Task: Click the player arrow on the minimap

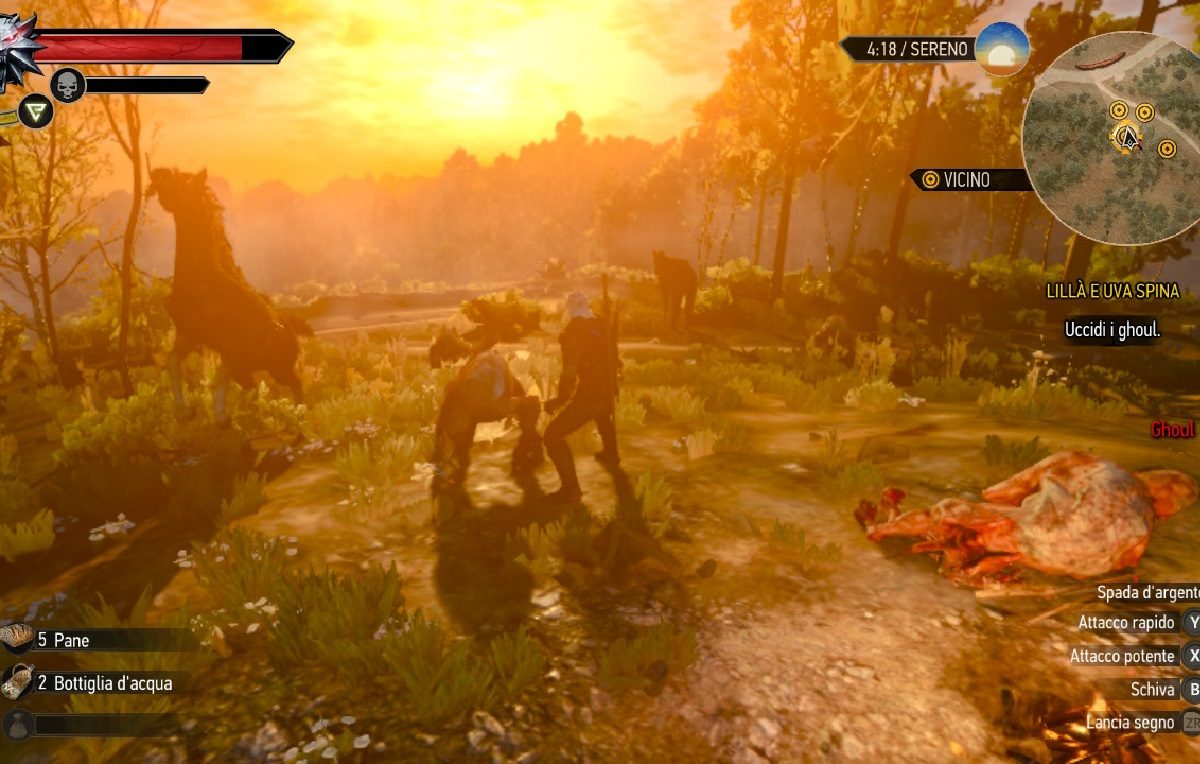Action: (x=1128, y=138)
